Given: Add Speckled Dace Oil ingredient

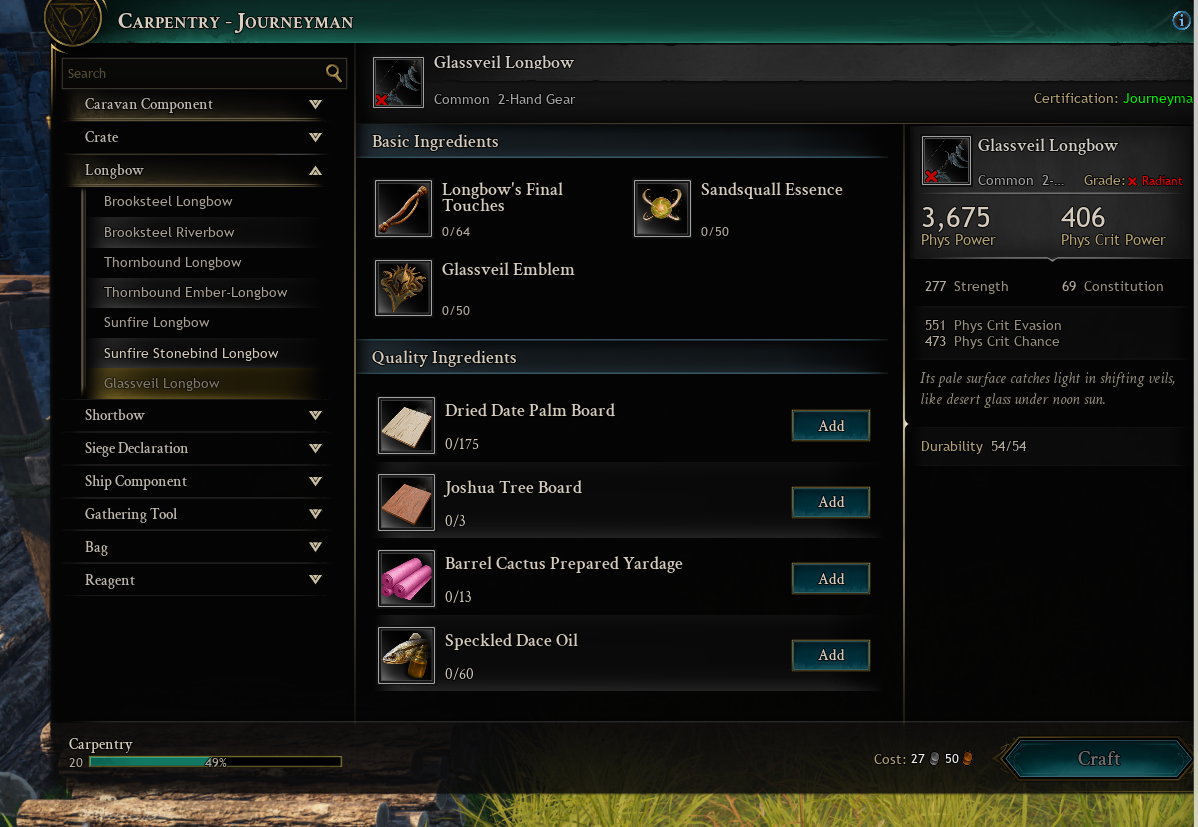Looking at the screenshot, I should [x=831, y=655].
